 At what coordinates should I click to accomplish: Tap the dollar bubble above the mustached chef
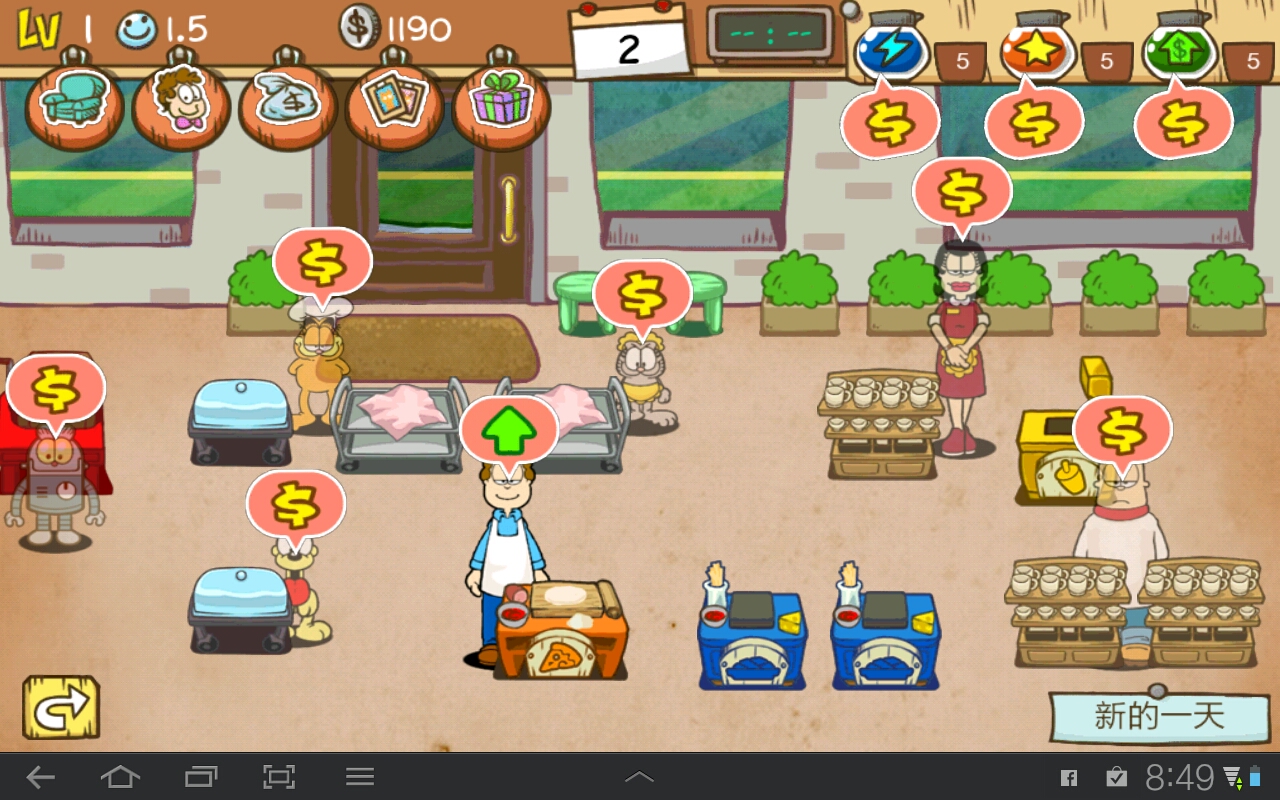[1122, 431]
